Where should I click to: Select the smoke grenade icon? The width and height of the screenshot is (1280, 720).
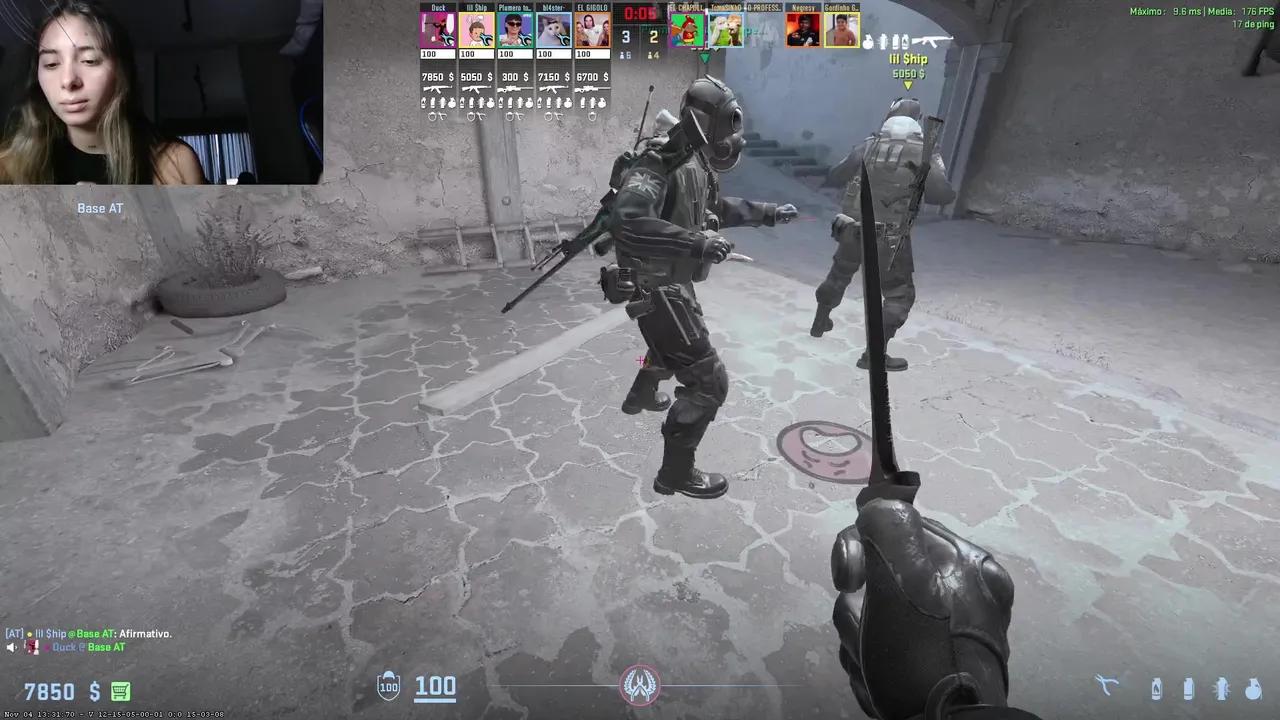1188,690
